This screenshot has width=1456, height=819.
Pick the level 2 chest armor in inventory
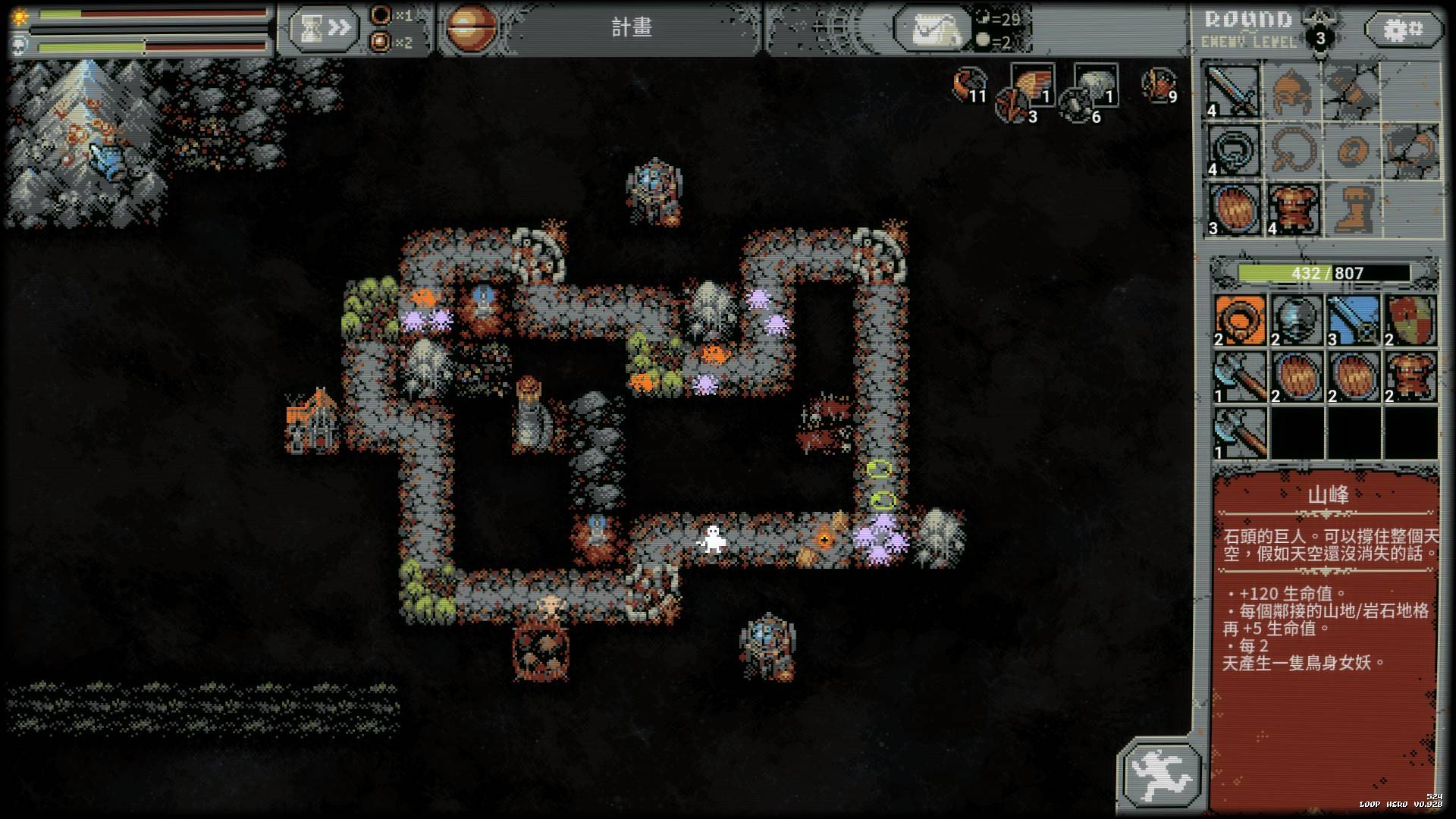pyautogui.click(x=1410, y=377)
